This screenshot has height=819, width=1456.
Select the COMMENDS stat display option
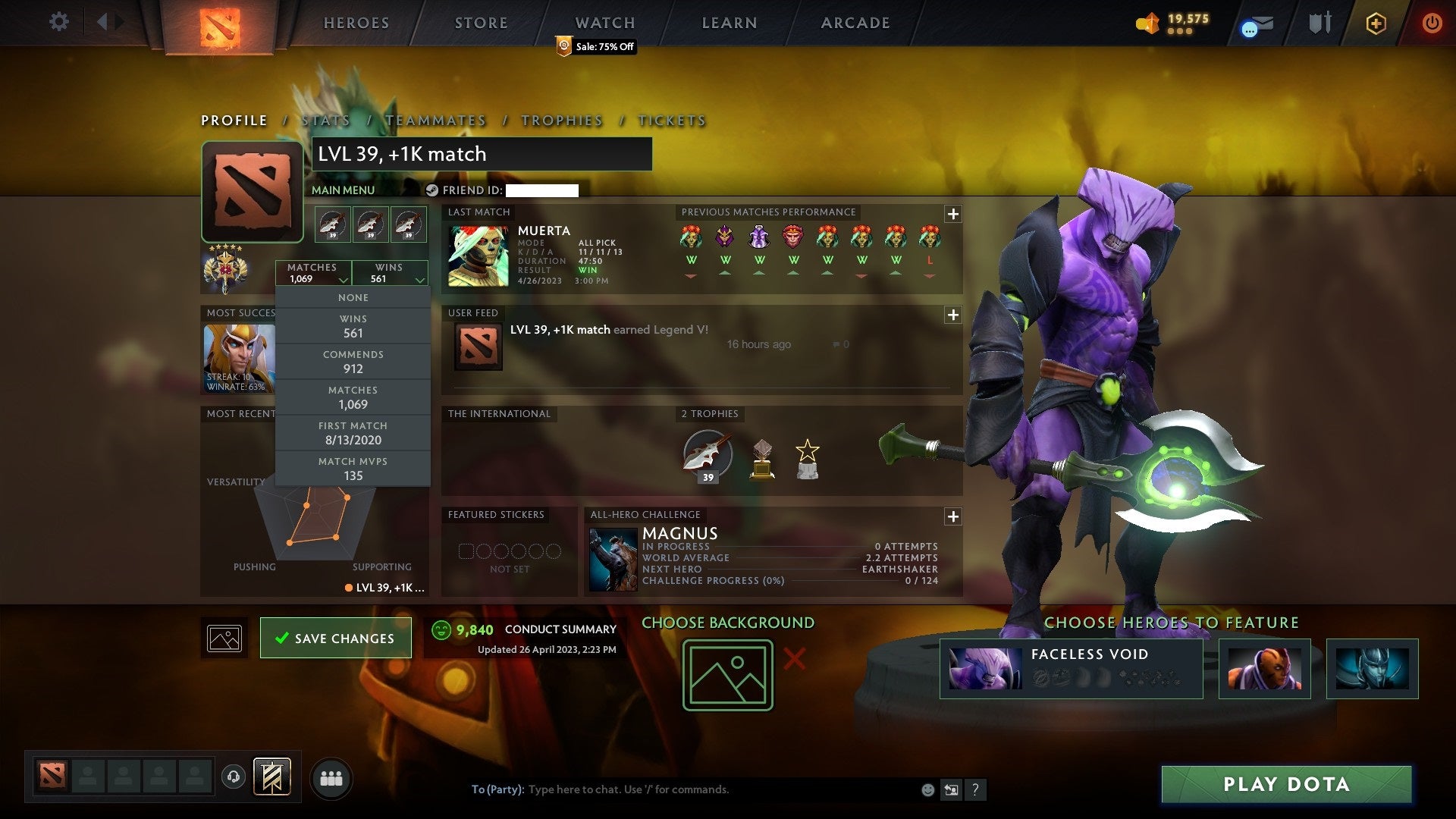coord(353,362)
